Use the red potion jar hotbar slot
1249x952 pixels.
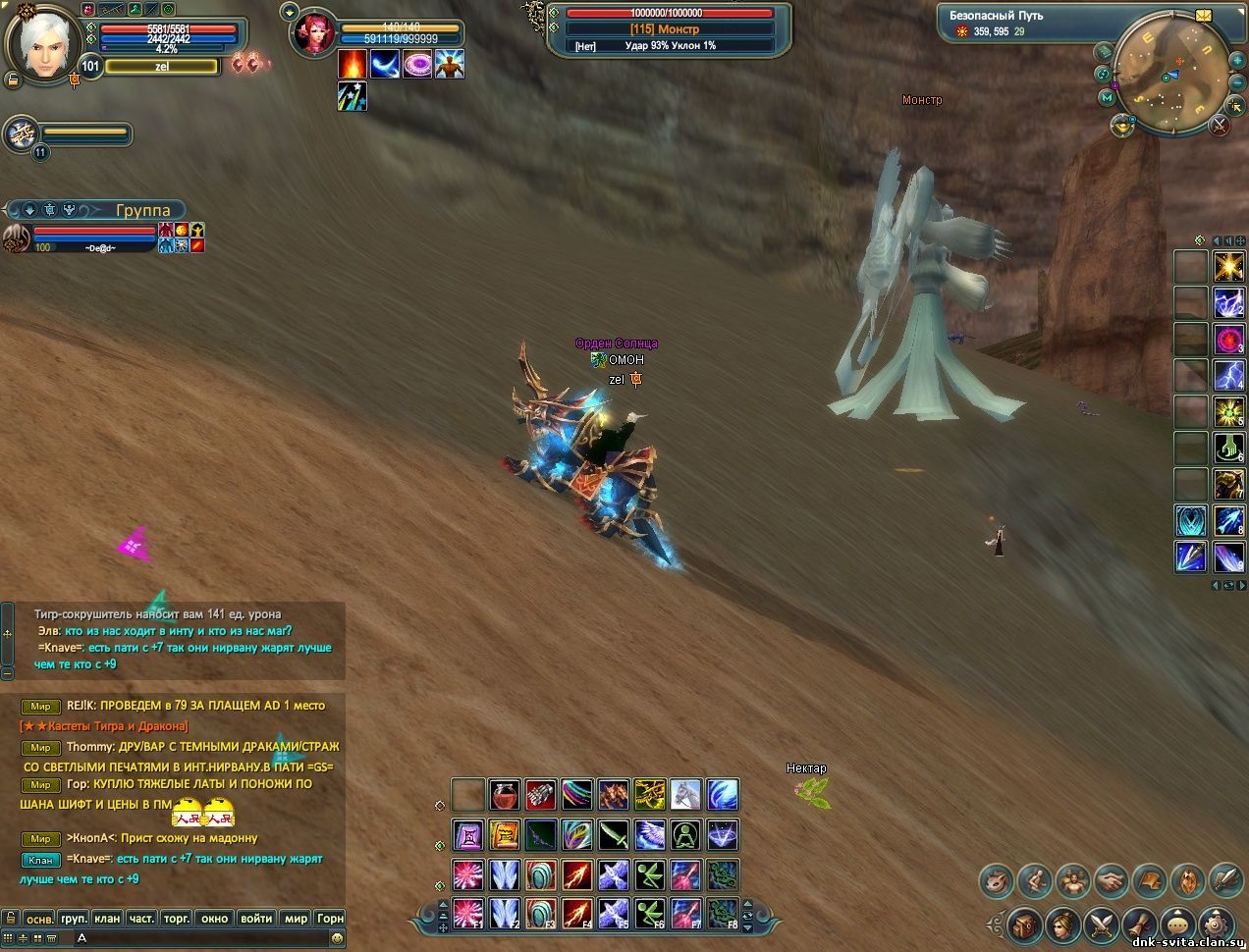click(505, 794)
